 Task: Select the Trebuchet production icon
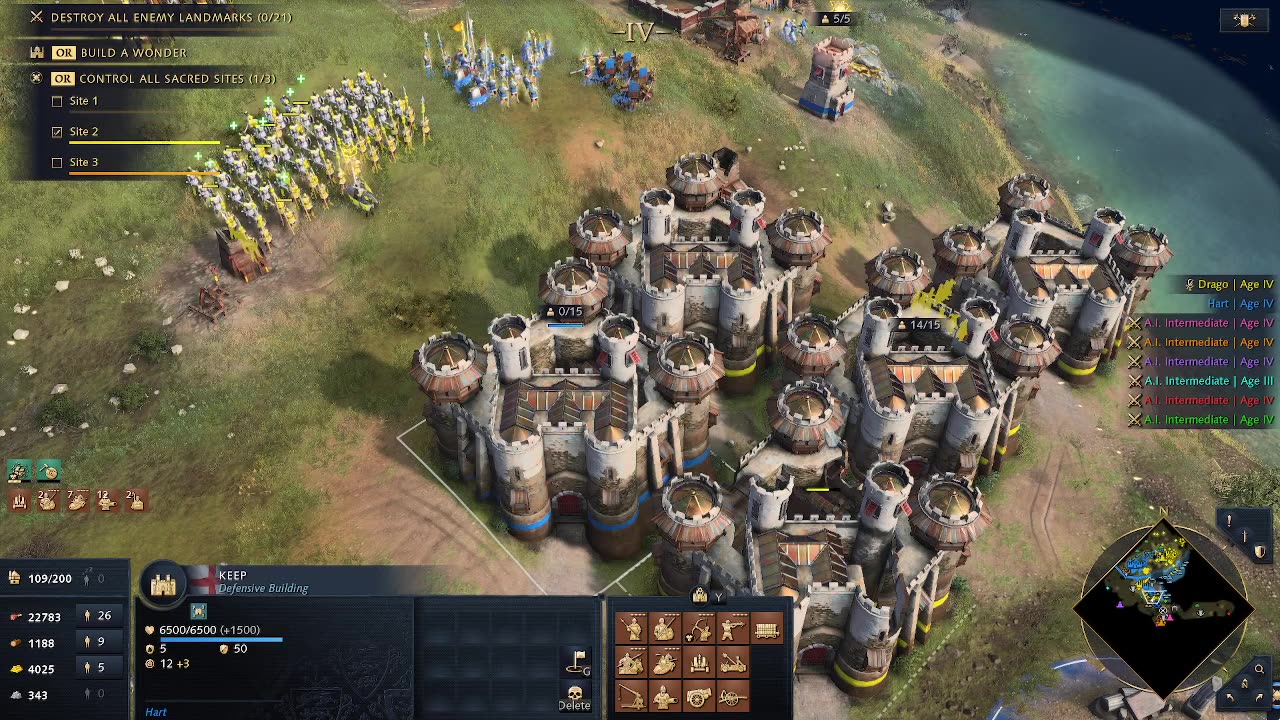click(x=631, y=696)
